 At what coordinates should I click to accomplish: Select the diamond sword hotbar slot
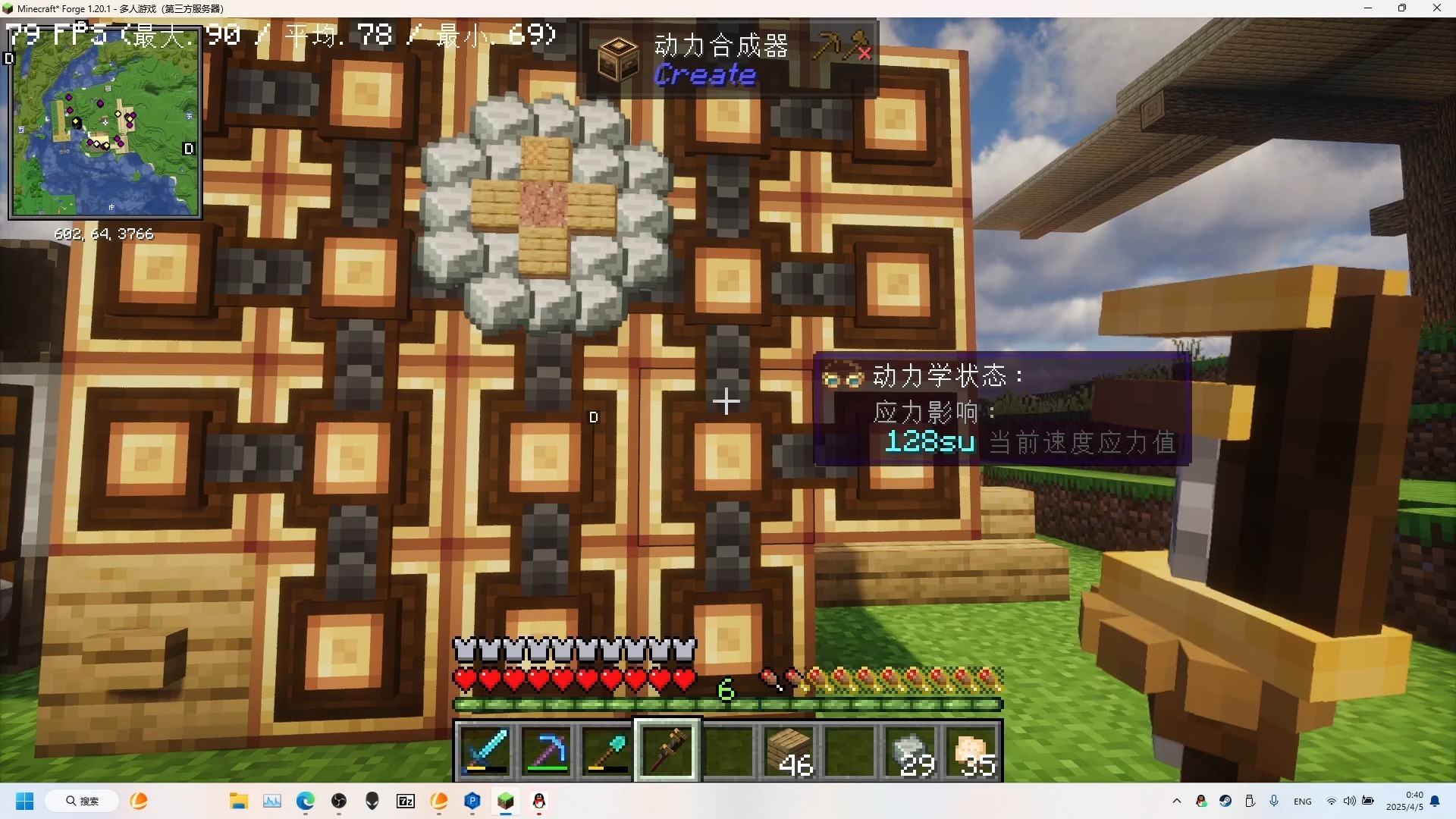485,751
